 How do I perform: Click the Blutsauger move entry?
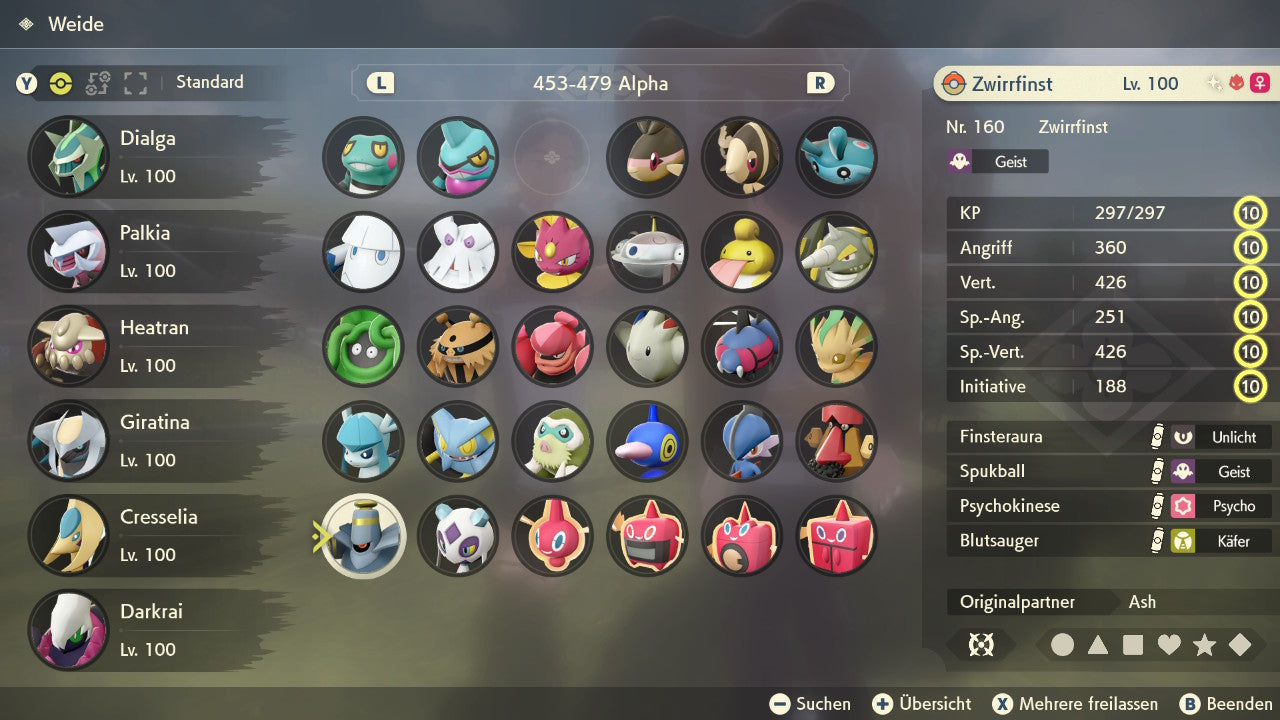[1108, 541]
